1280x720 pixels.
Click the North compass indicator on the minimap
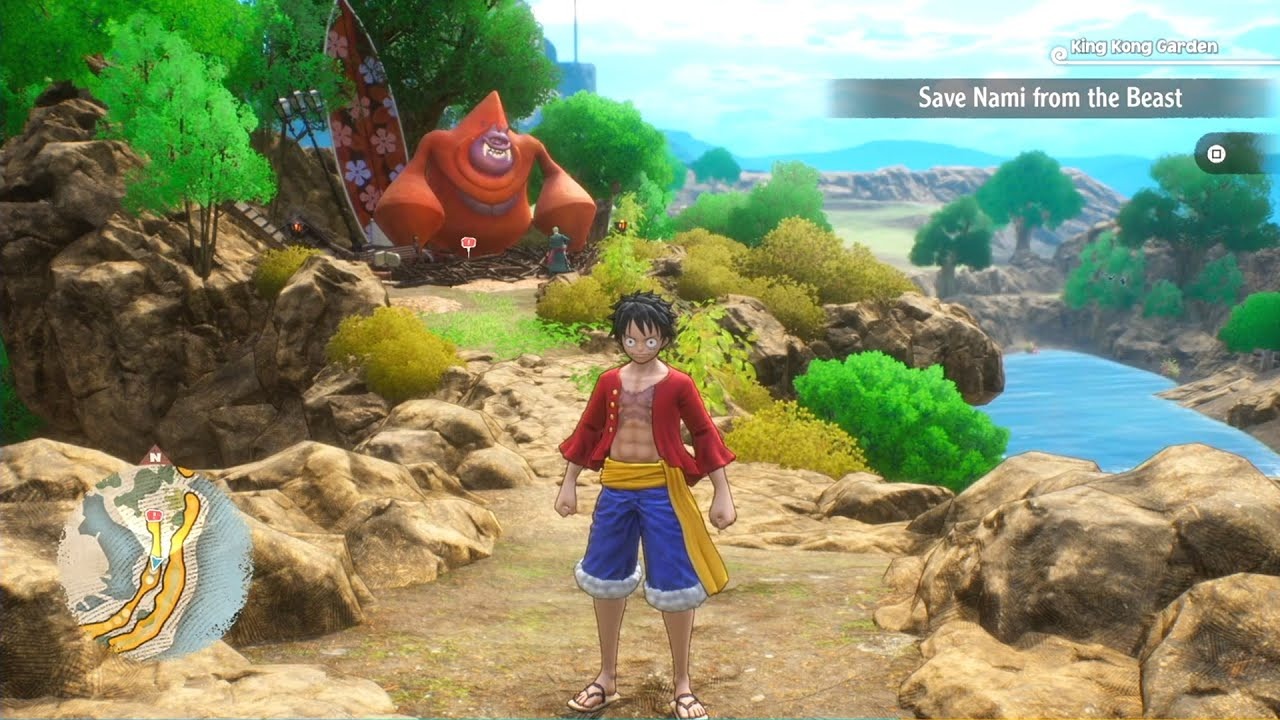(155, 457)
